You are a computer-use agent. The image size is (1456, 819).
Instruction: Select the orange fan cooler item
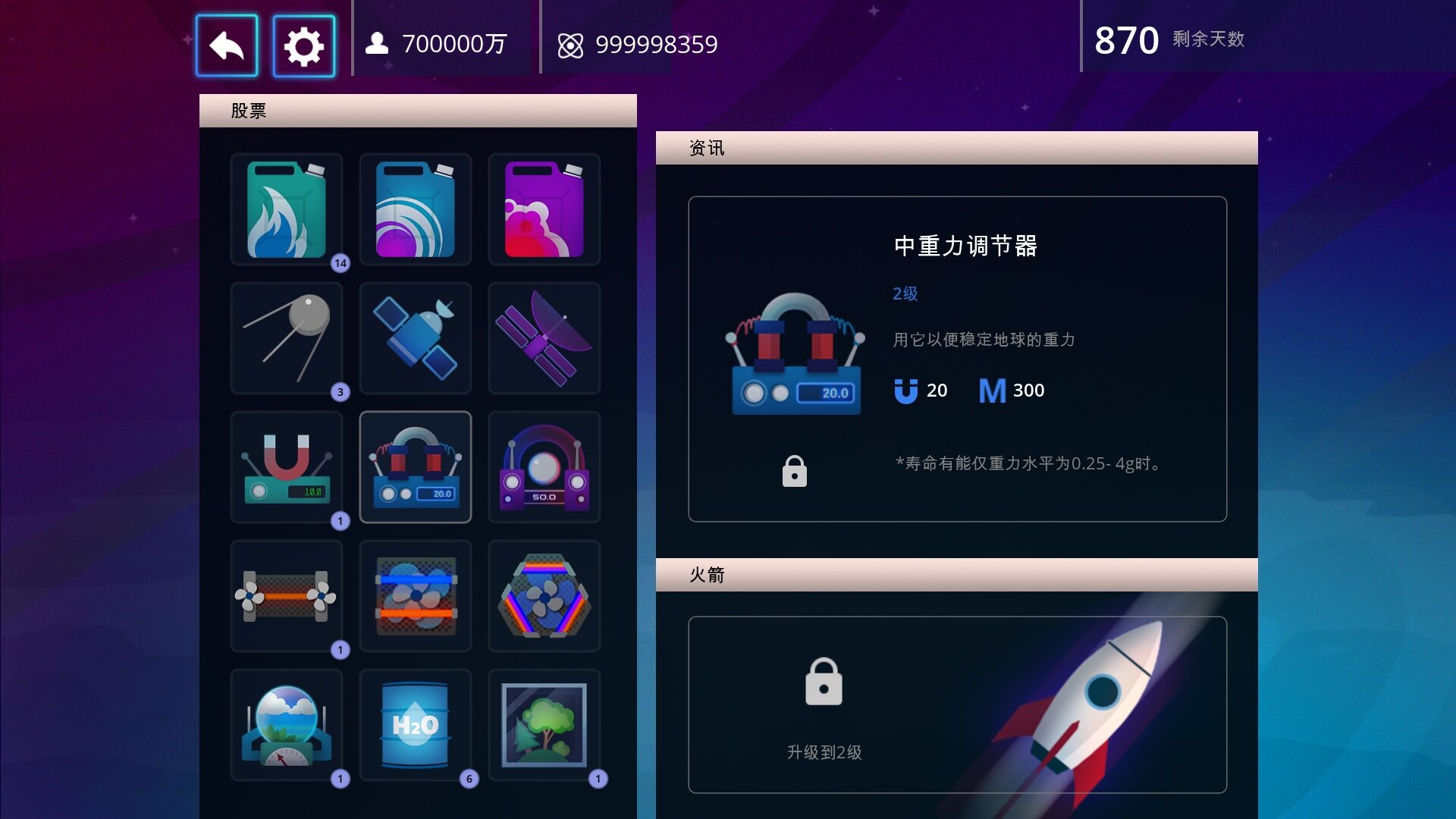287,597
